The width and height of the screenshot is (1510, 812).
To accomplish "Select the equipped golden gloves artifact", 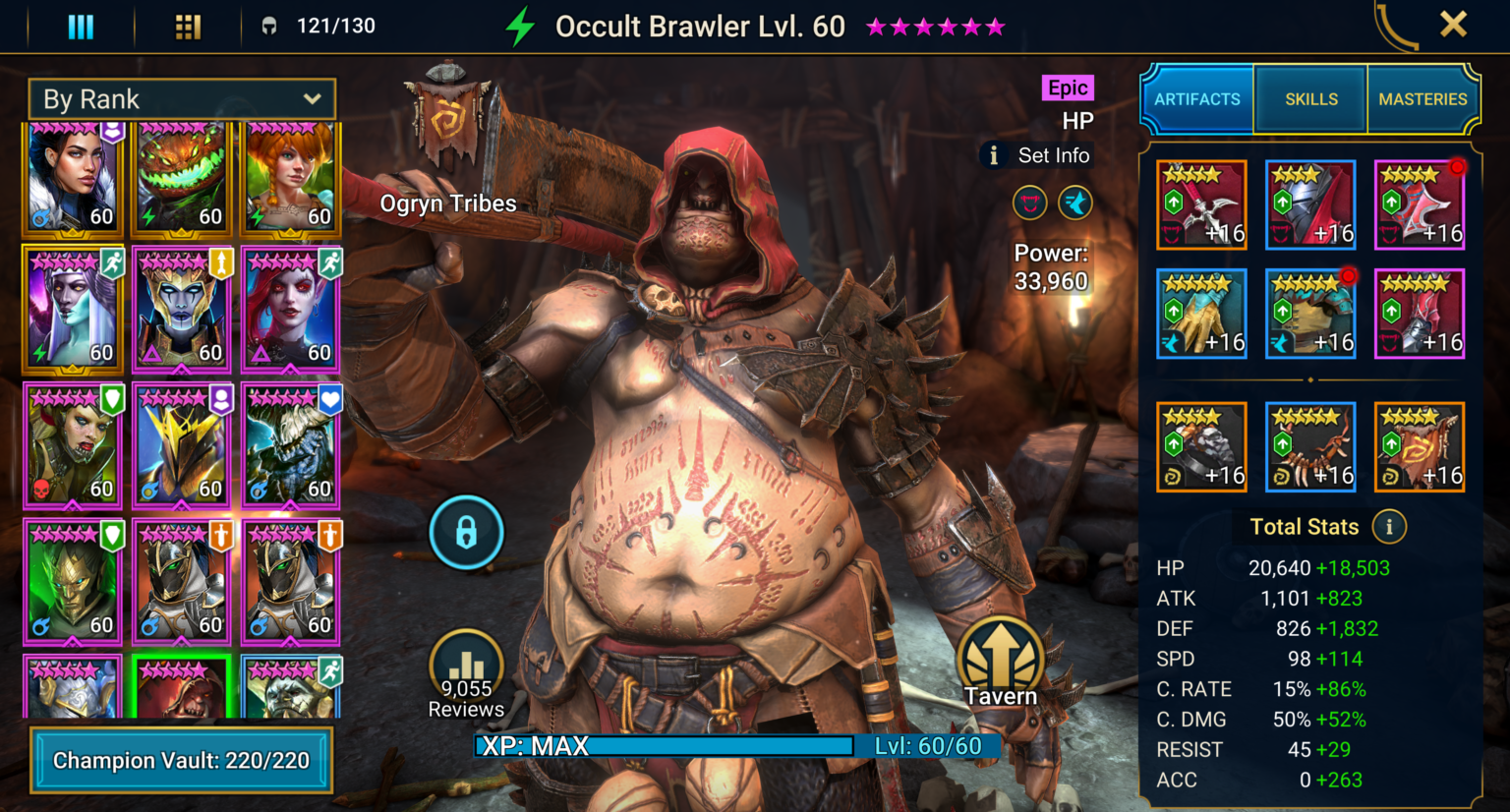I will [x=1201, y=314].
